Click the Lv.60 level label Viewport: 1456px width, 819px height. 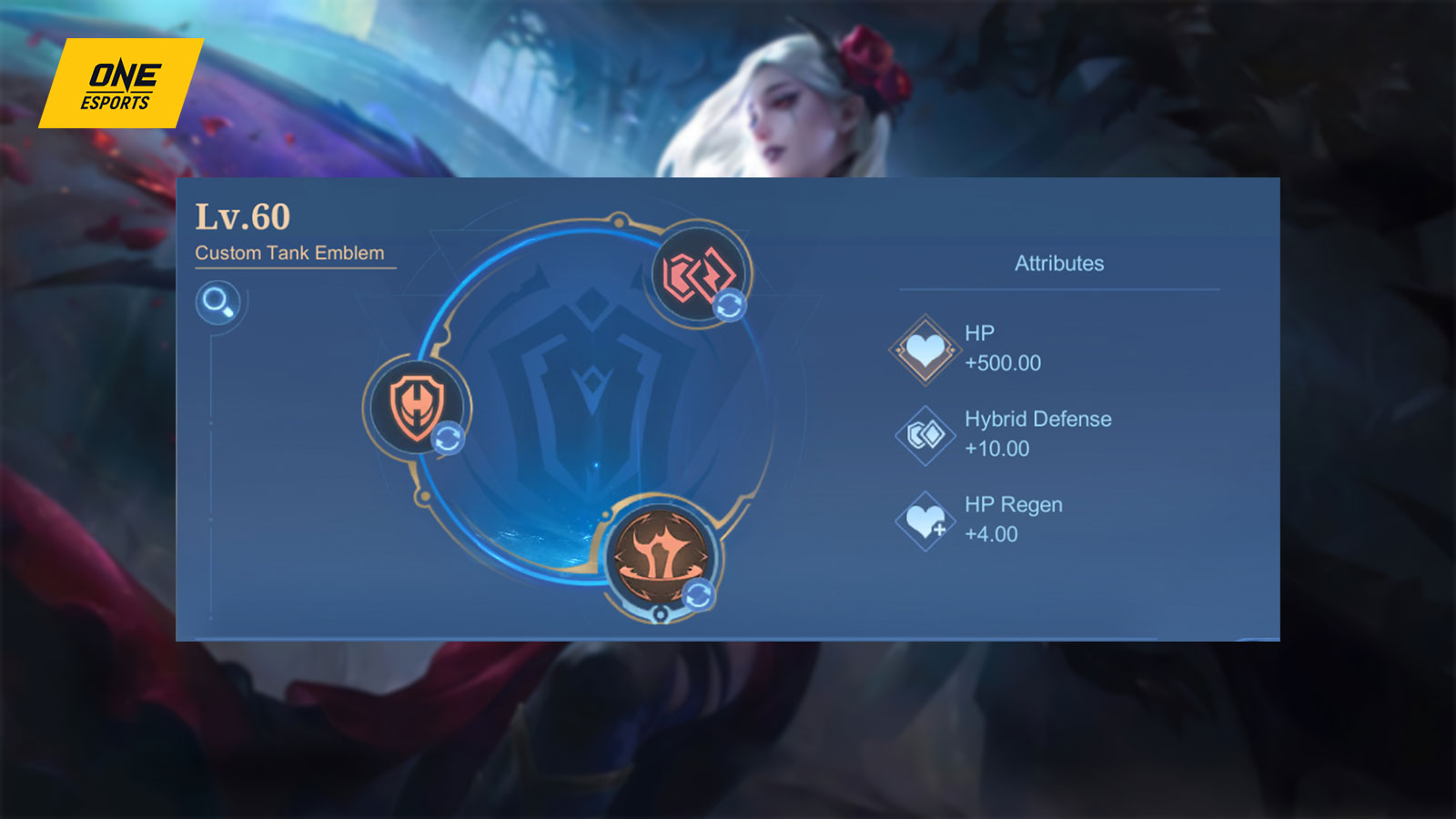click(x=244, y=217)
